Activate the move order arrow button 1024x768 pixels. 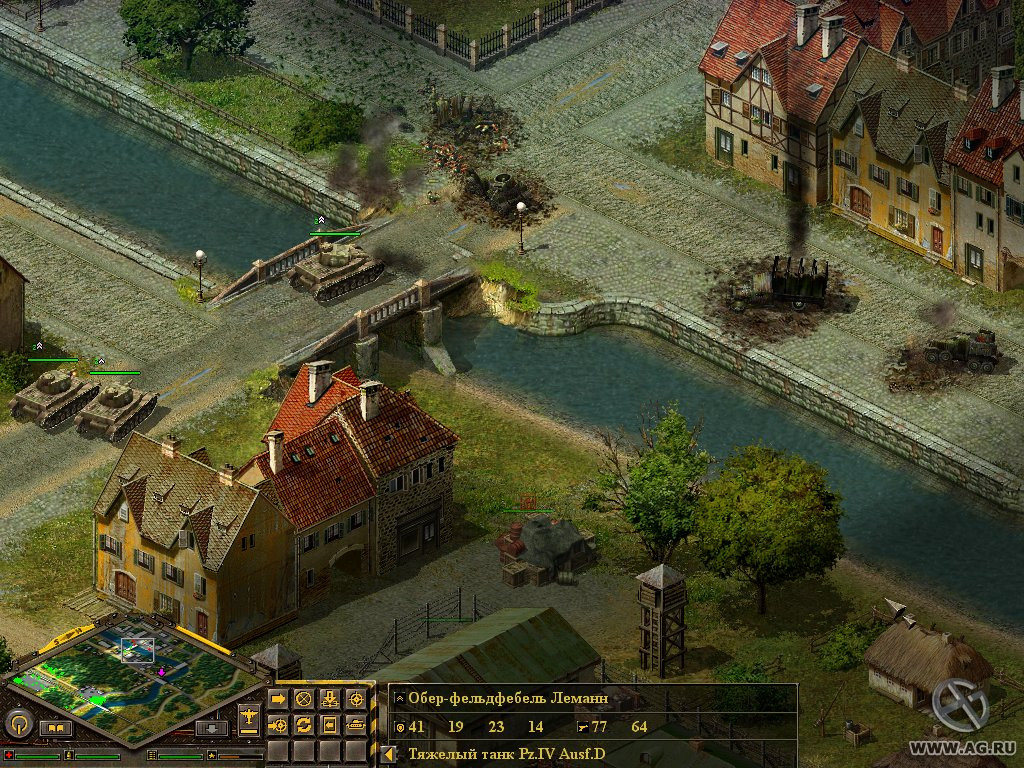tap(278, 698)
